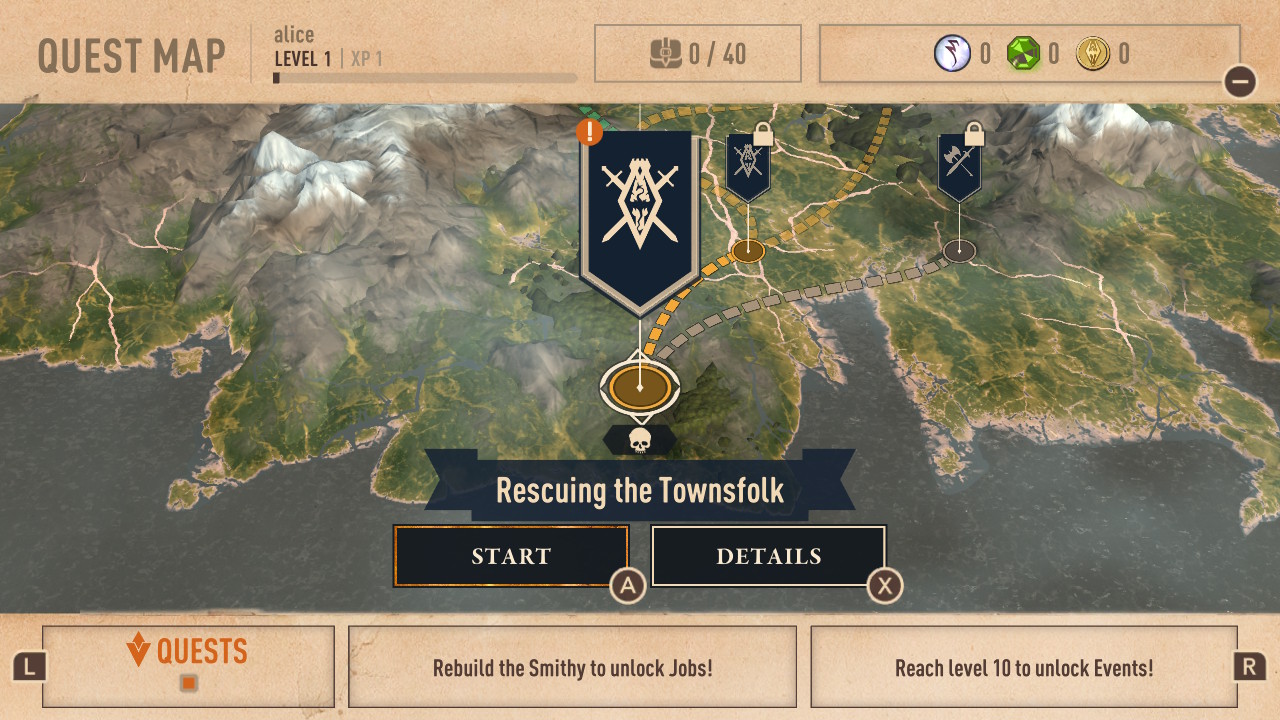Start the Rescuing the Townsfolk quest
The height and width of the screenshot is (720, 1280).
[511, 556]
